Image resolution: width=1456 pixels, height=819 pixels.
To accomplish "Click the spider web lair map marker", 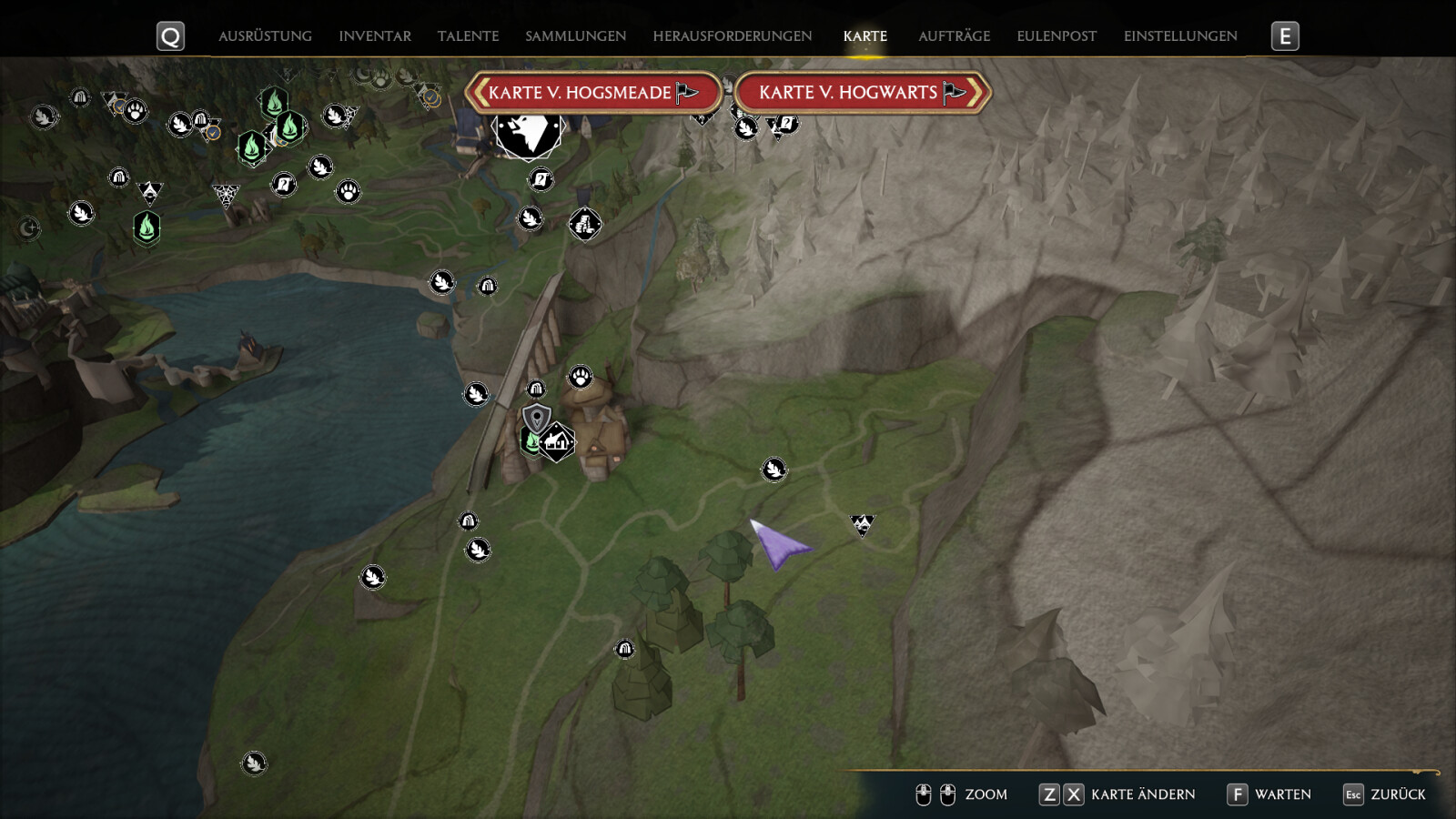I will [x=226, y=195].
